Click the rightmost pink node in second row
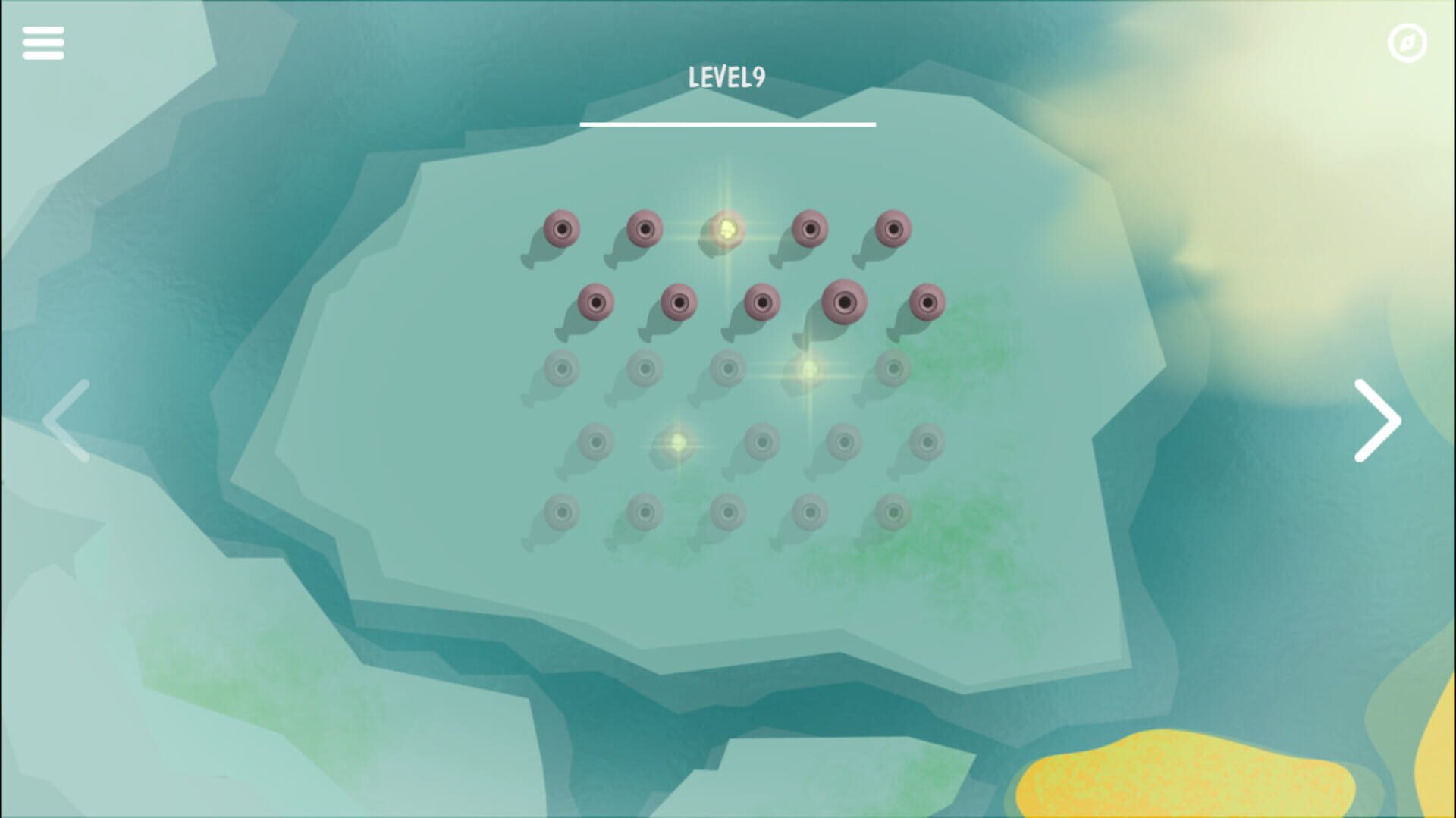The height and width of the screenshot is (818, 1456). pos(928,302)
